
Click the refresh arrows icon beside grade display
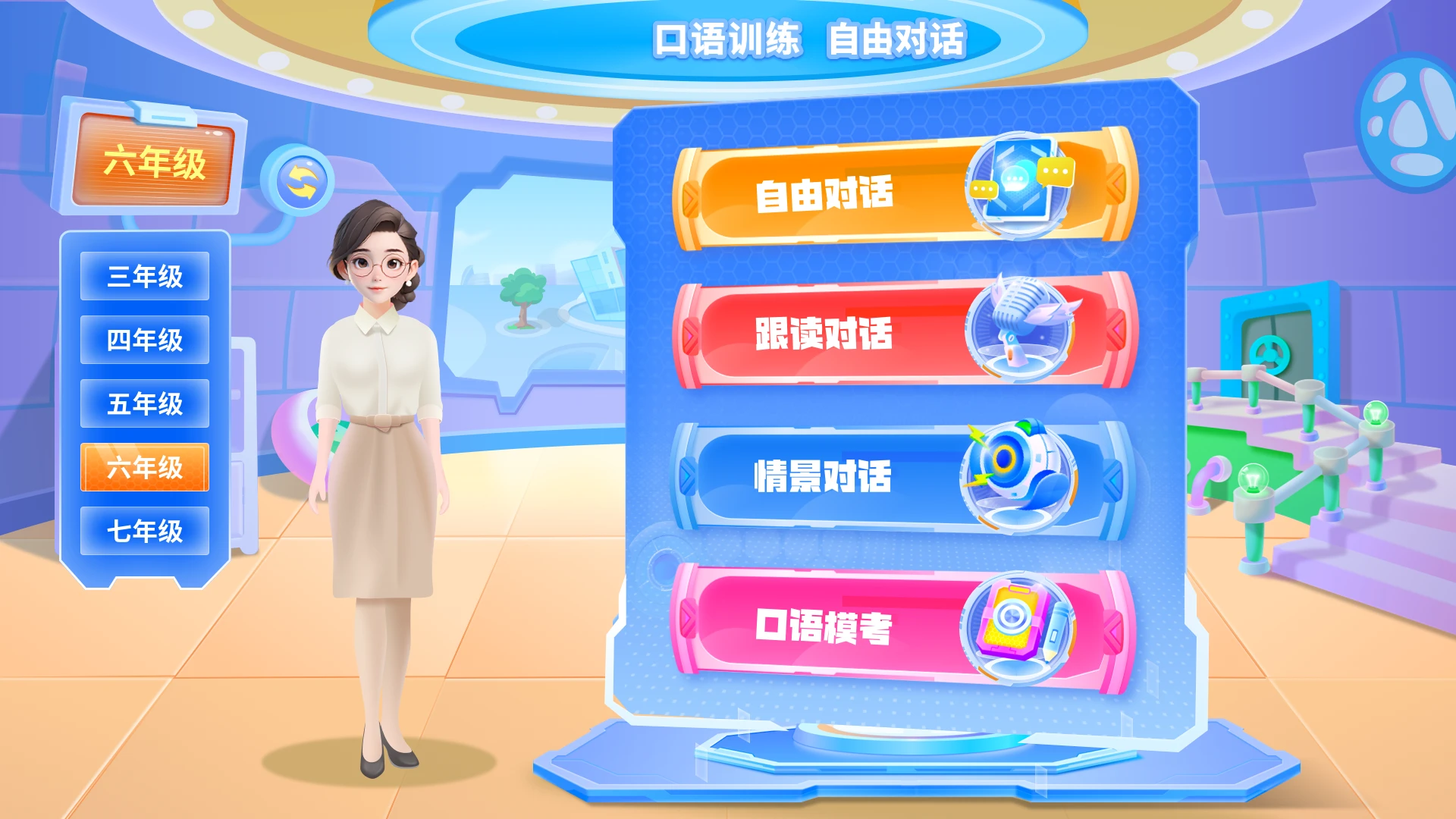[x=302, y=177]
